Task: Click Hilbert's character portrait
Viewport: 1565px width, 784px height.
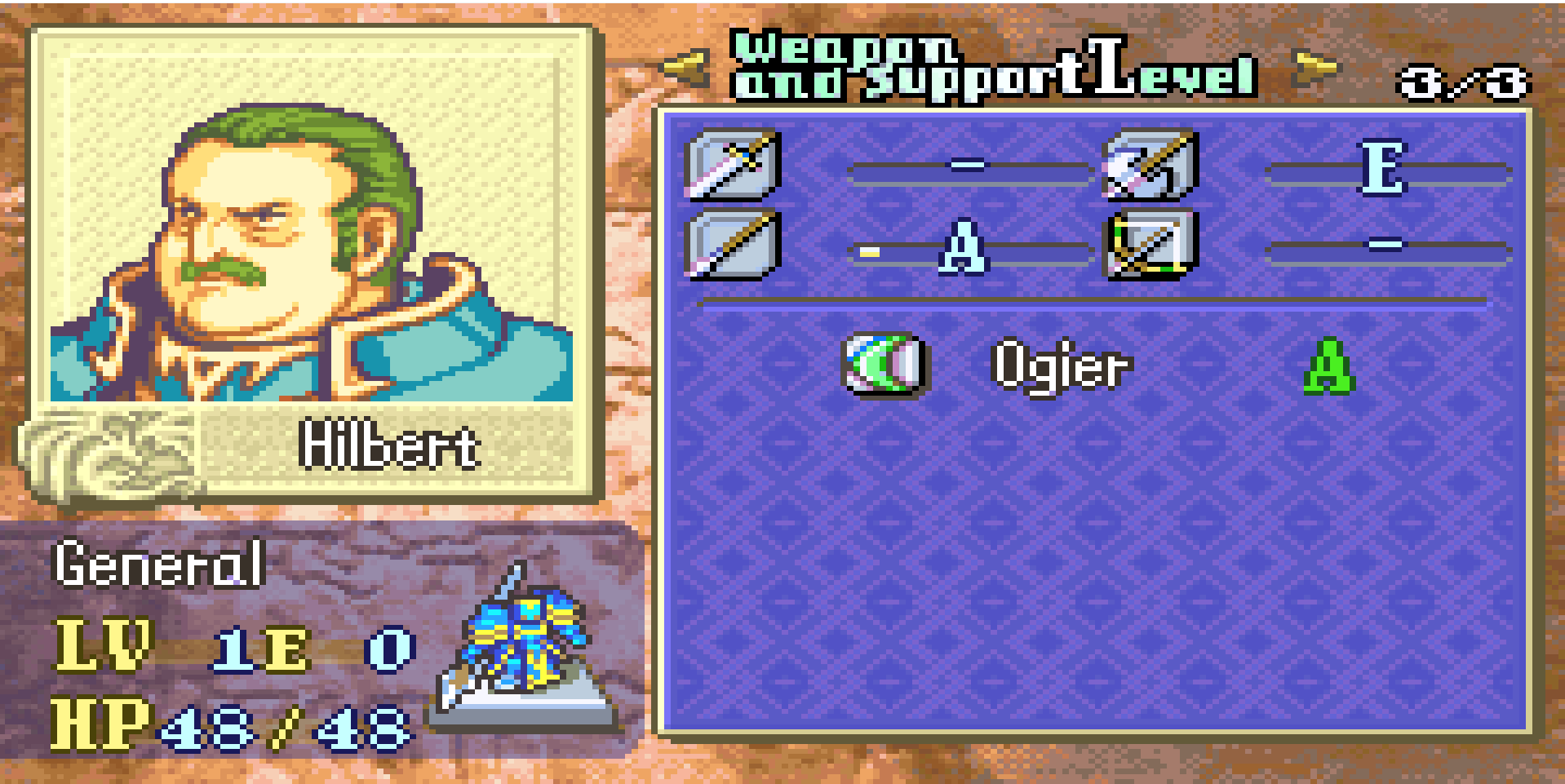Action: click(312, 245)
